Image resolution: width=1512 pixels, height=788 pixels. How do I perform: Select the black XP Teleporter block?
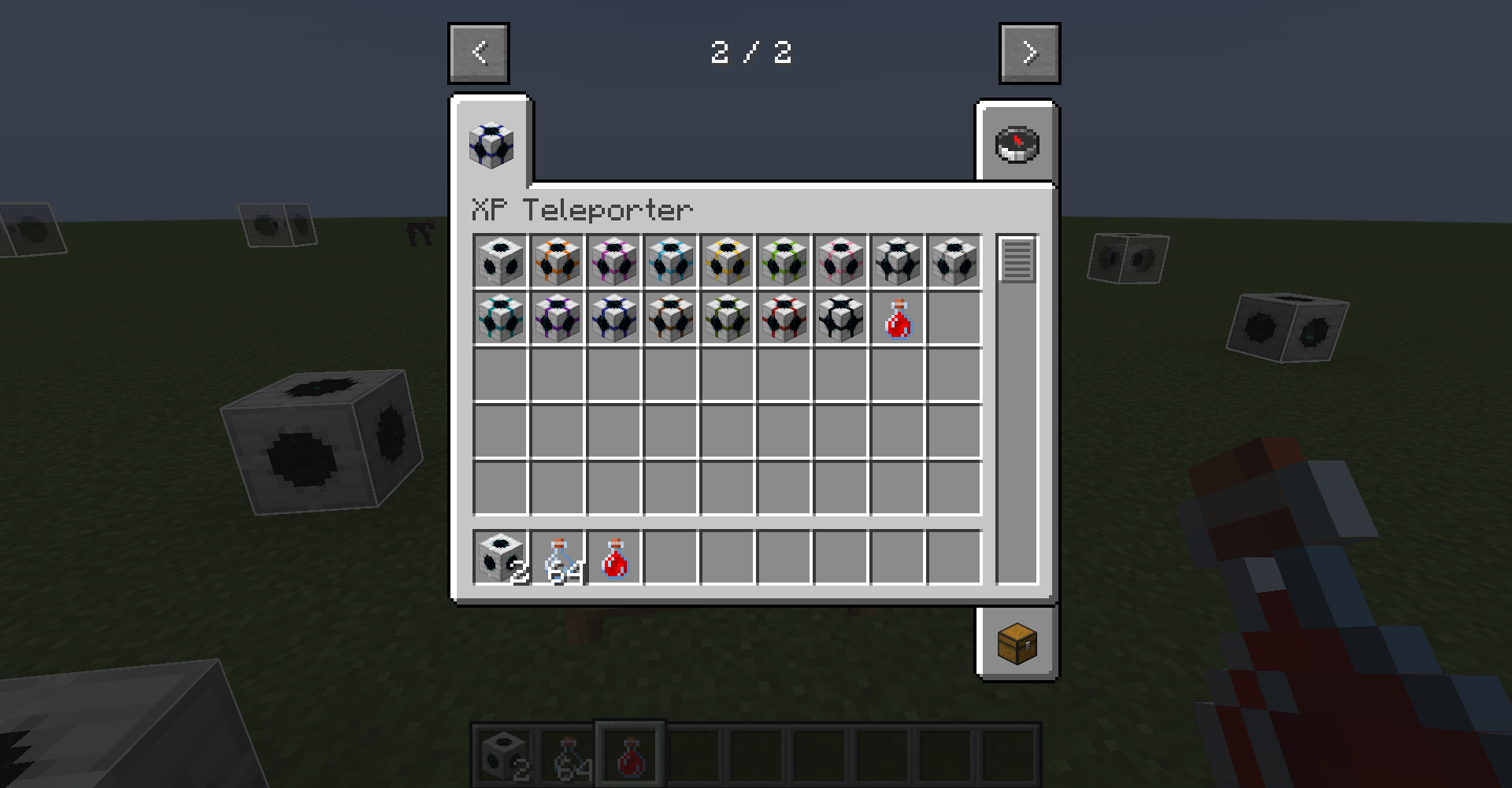pos(839,319)
